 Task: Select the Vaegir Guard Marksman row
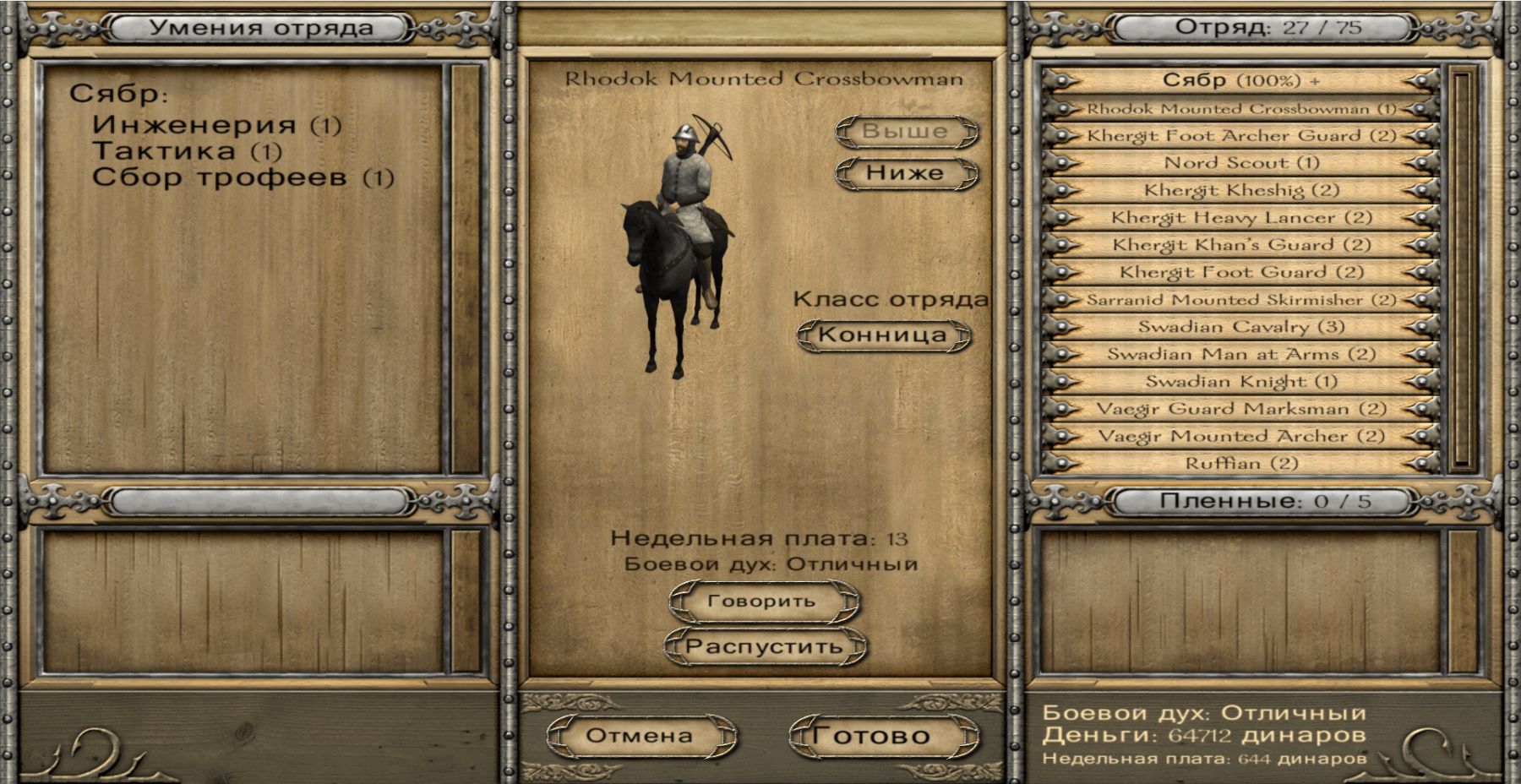point(1240,409)
